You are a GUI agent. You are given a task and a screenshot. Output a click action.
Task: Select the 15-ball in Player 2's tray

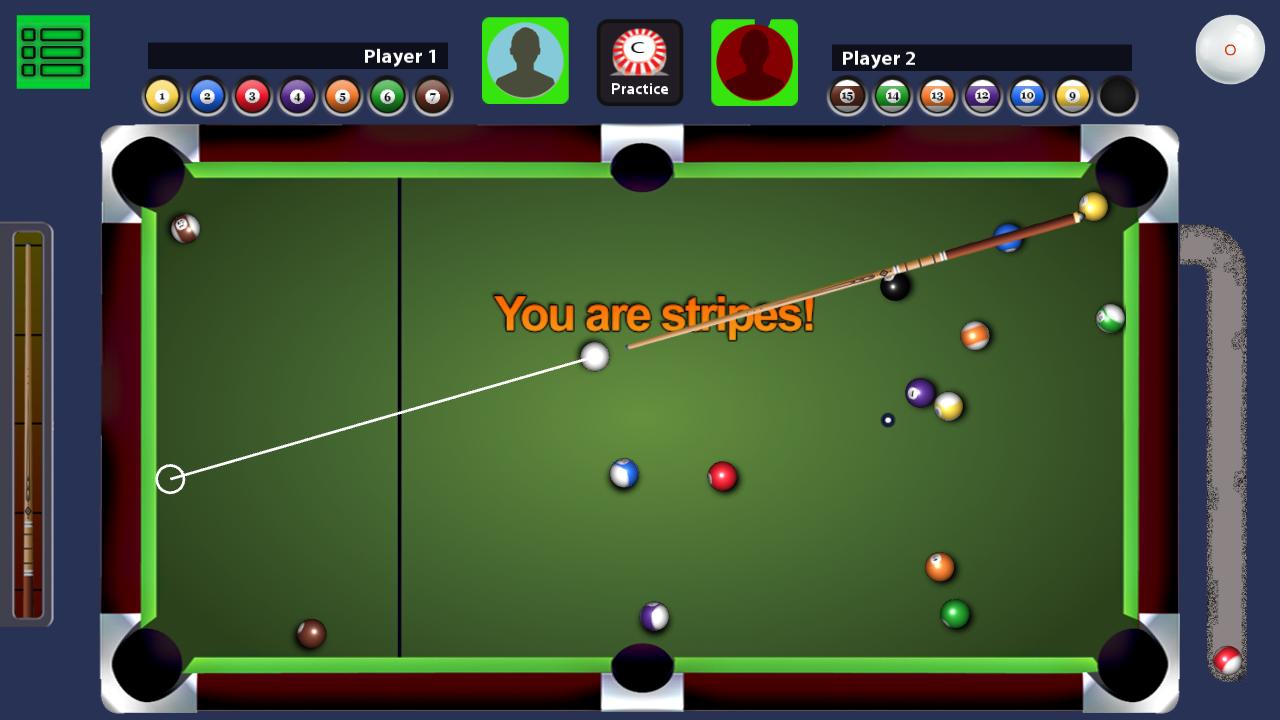[847, 95]
